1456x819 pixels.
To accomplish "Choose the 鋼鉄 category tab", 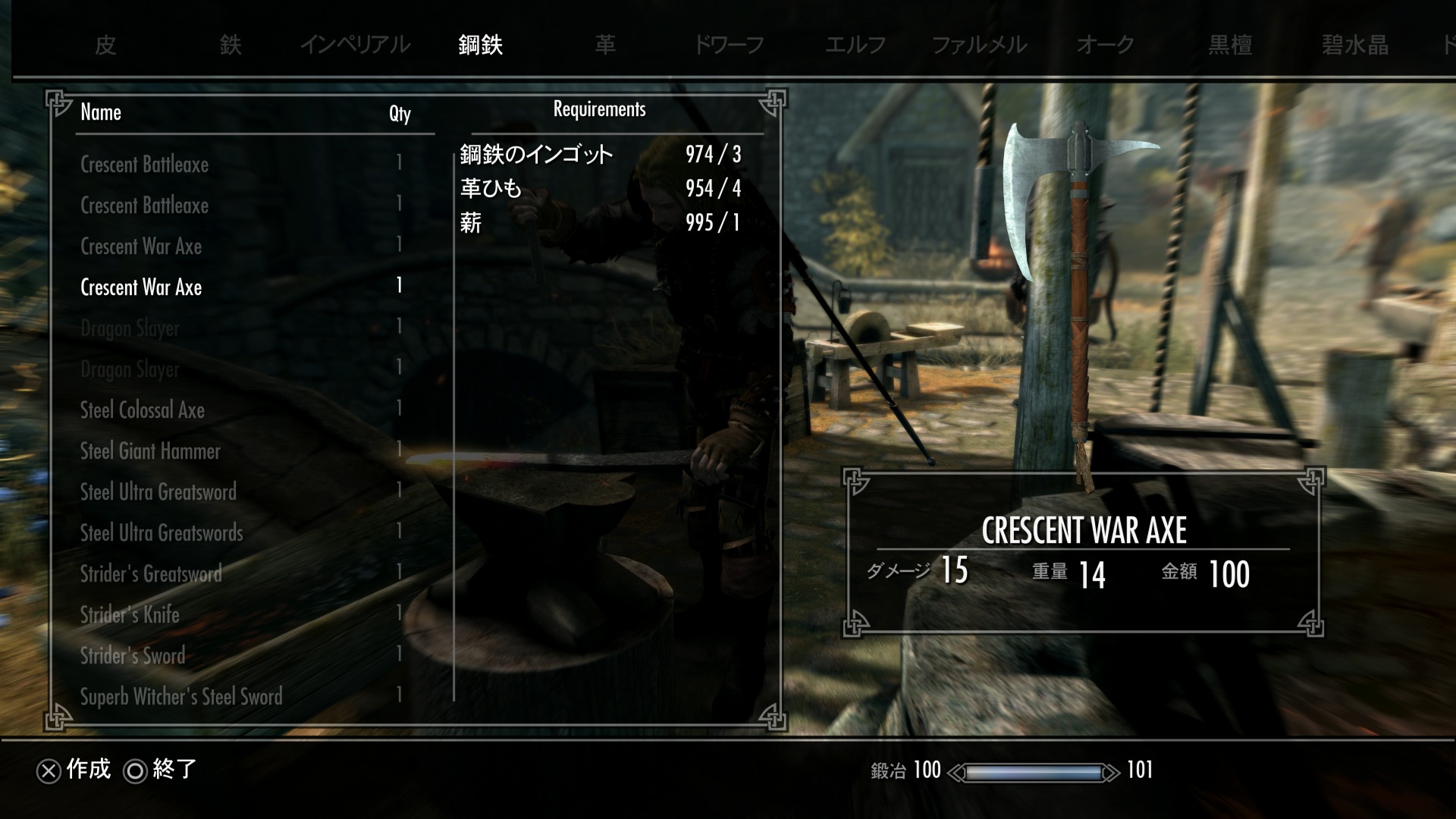I will click(x=480, y=45).
